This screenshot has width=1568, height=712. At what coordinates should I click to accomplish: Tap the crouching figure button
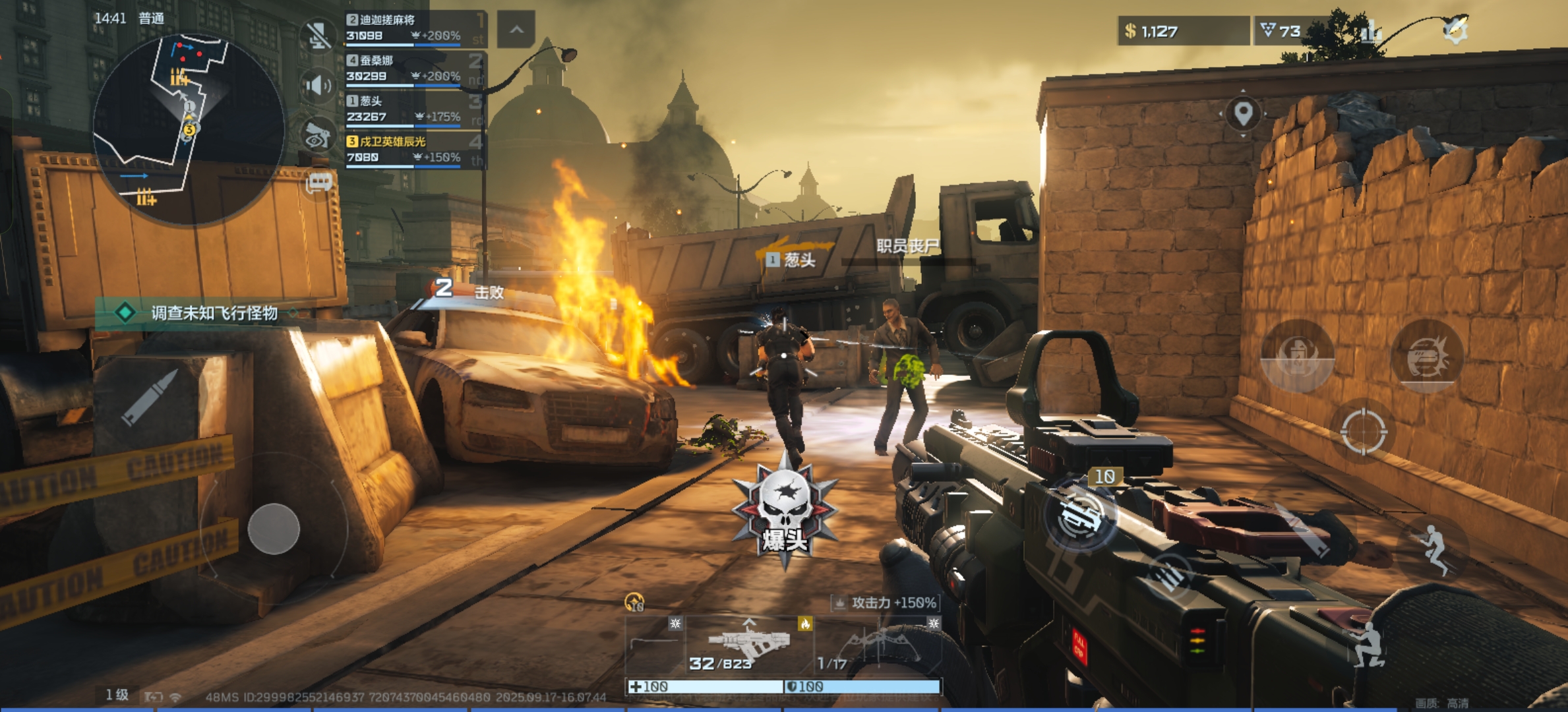[1369, 645]
